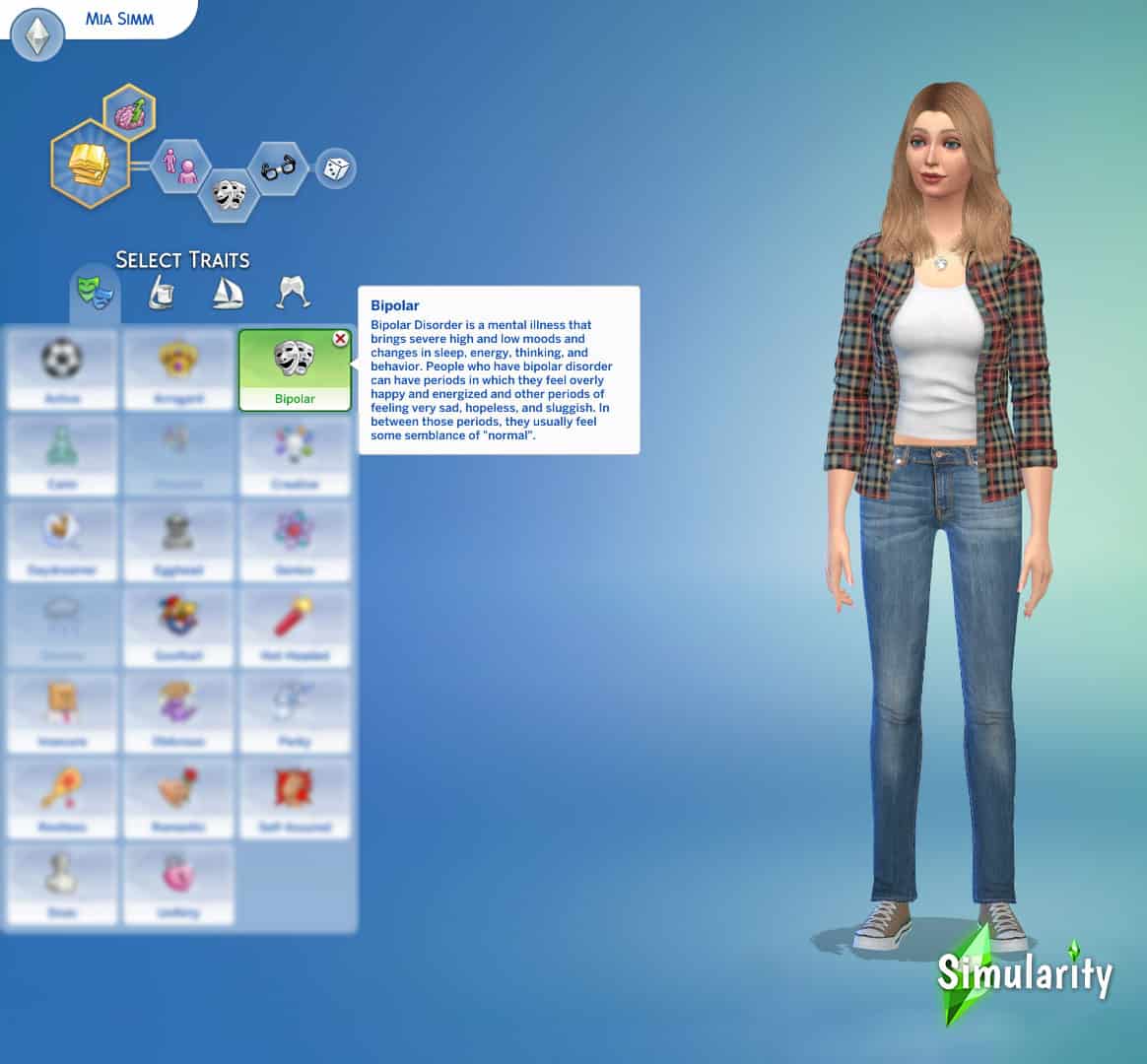Screen dimensions: 1147x1064
Task: Choose the Self-Assured trait tile
Action: click(295, 798)
